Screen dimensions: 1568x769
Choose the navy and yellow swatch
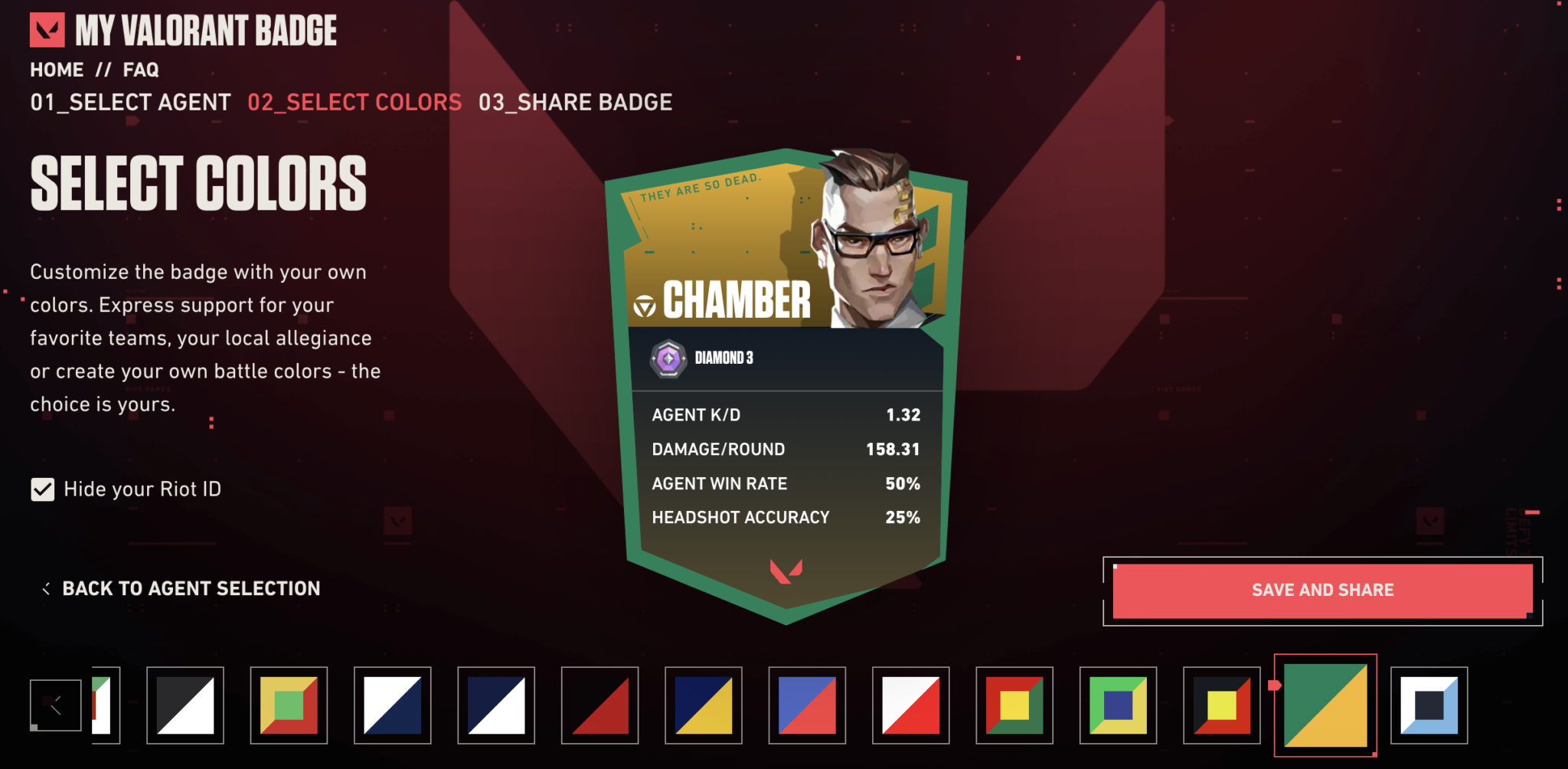click(704, 705)
